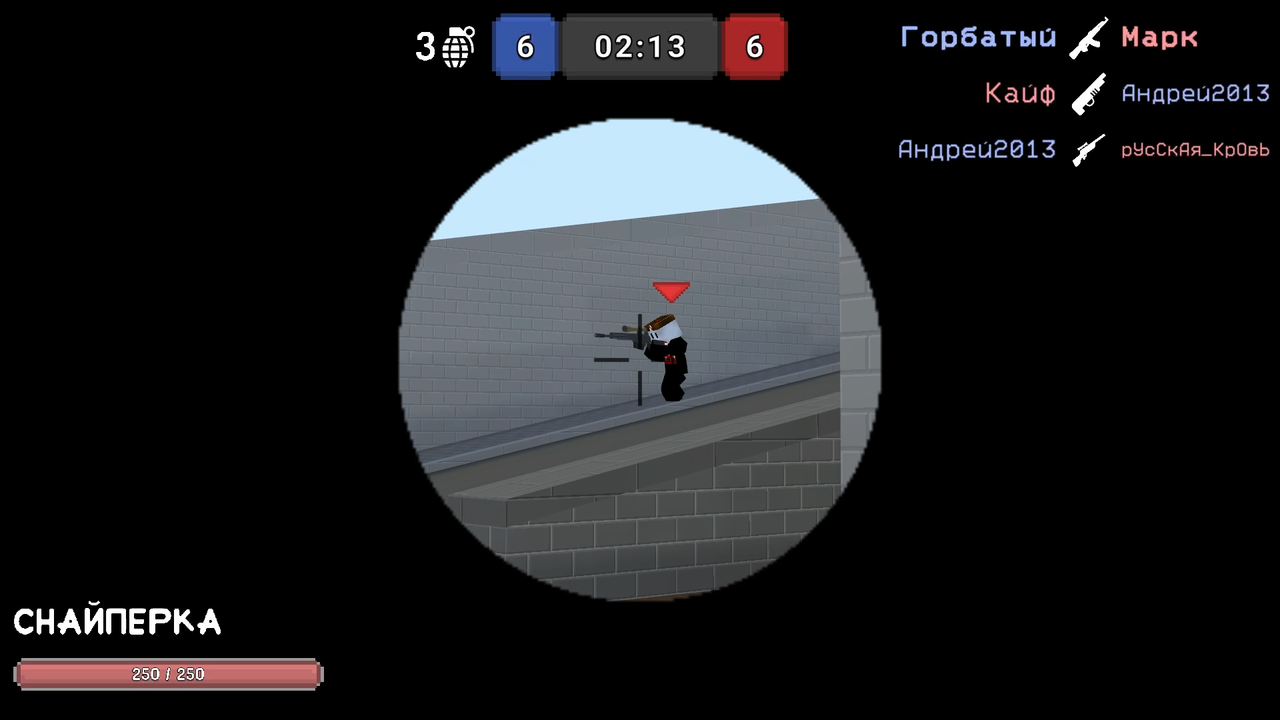Click the shotgun icon next to Кайф
The height and width of the screenshot is (720, 1280).
1088,93
